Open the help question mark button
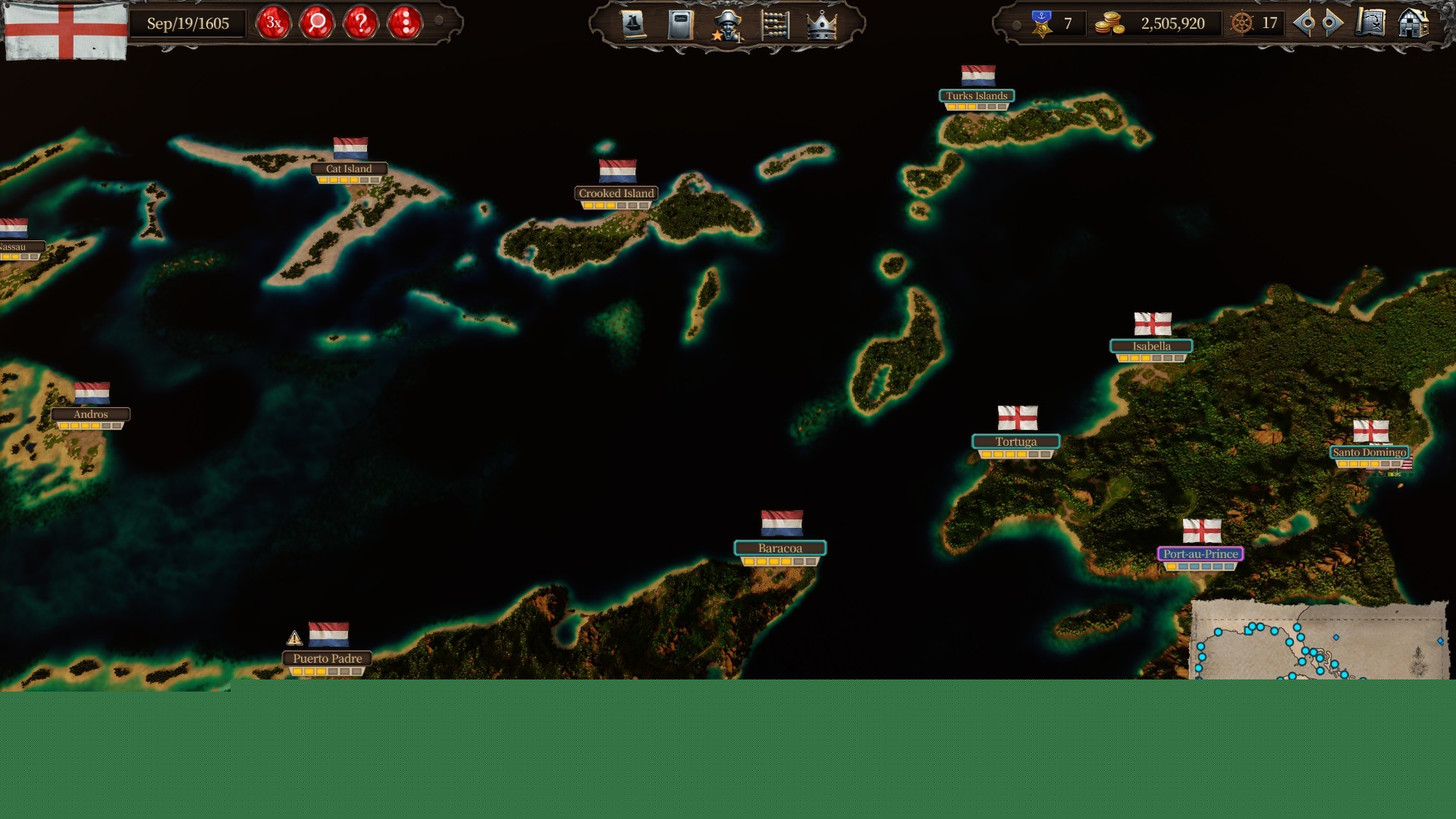The image size is (1456, 819). [362, 24]
